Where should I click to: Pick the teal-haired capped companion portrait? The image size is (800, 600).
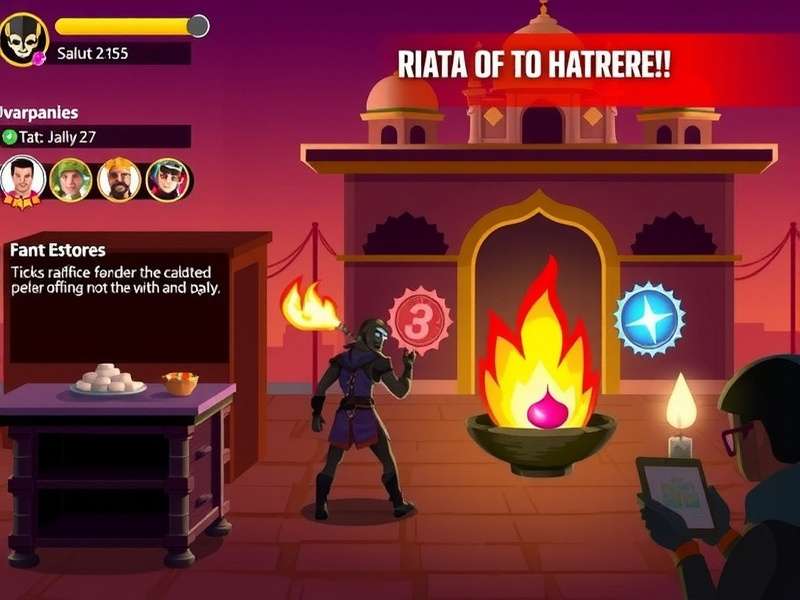point(167,180)
